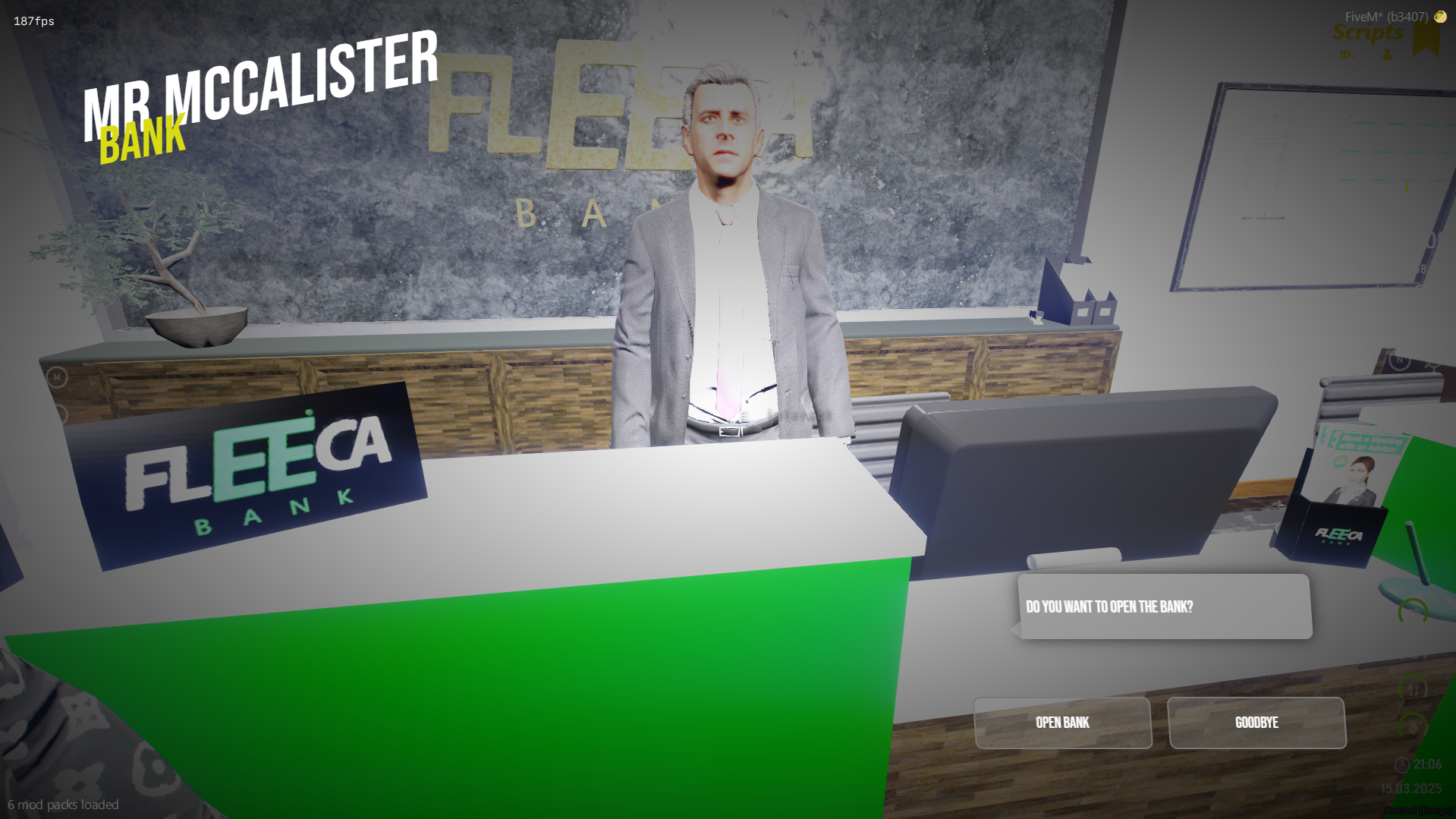Click the fork and knife hunger icon
This screenshot has height=819, width=1456.
[1414, 687]
